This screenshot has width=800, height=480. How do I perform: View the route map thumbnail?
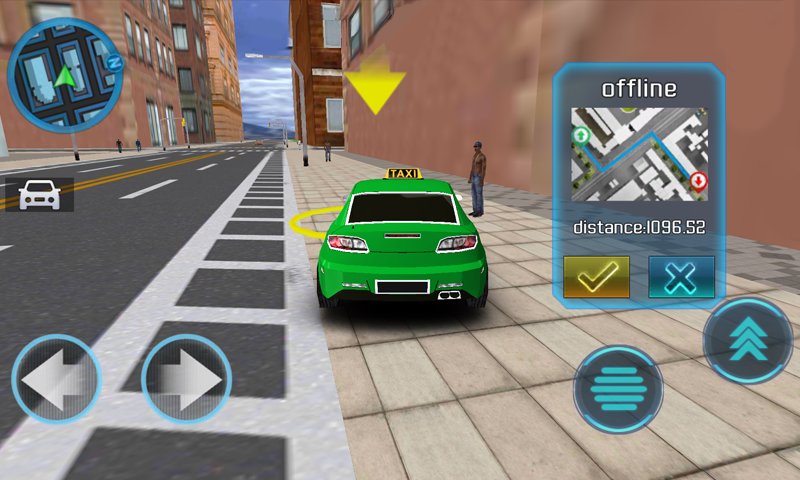(639, 155)
